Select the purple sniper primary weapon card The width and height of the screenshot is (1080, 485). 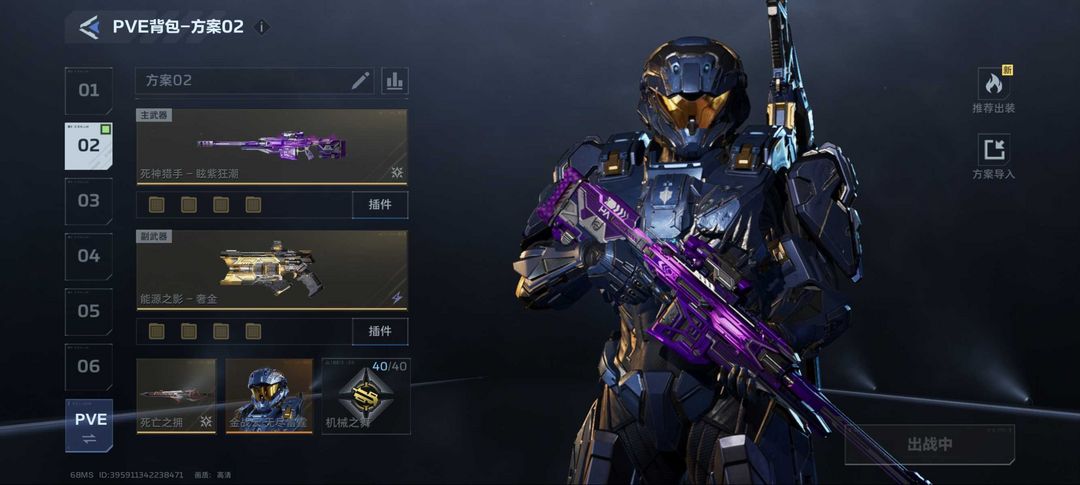(x=271, y=147)
